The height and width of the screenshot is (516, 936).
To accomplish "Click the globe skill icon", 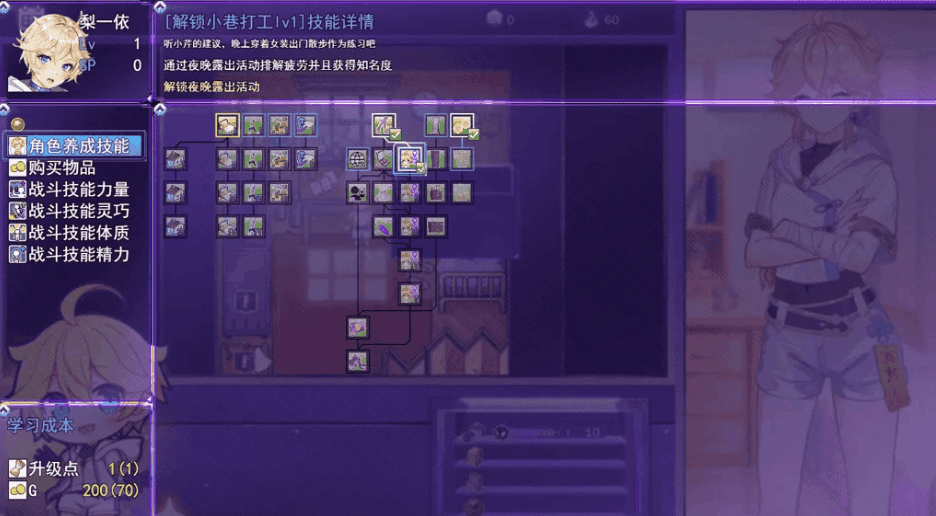I will click(358, 158).
